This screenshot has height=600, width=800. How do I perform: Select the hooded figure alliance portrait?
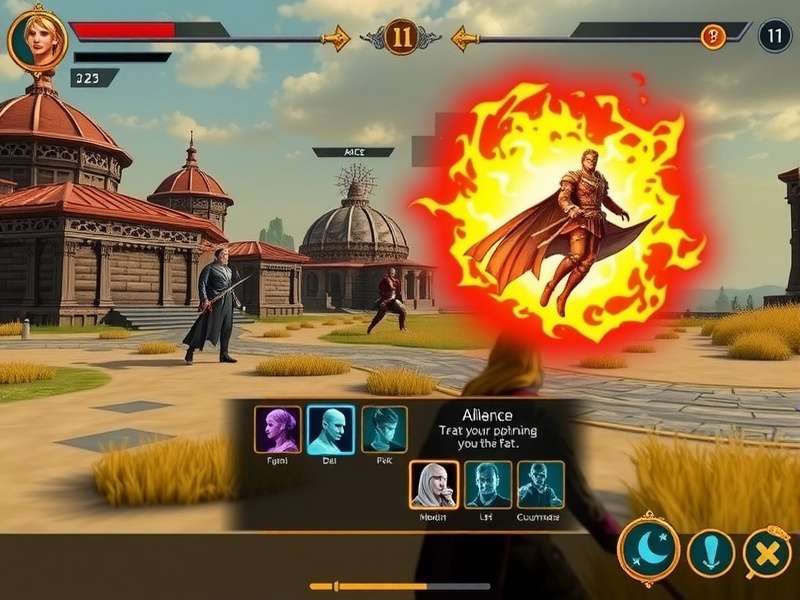tap(434, 485)
